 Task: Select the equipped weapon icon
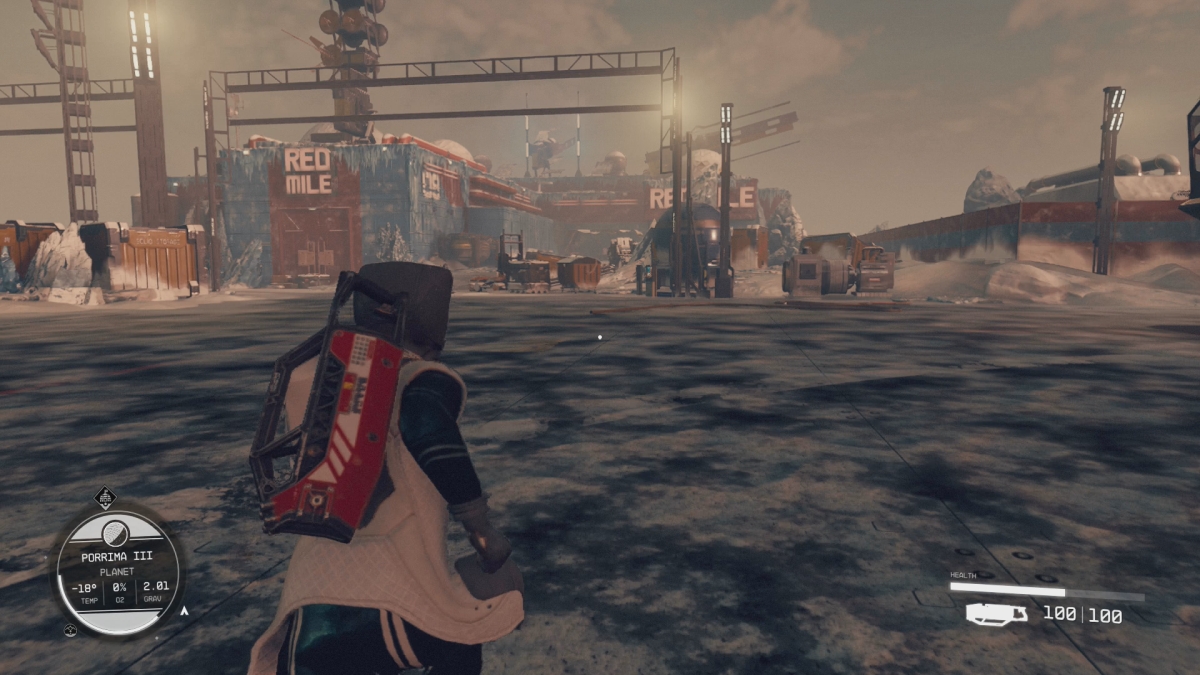996,614
